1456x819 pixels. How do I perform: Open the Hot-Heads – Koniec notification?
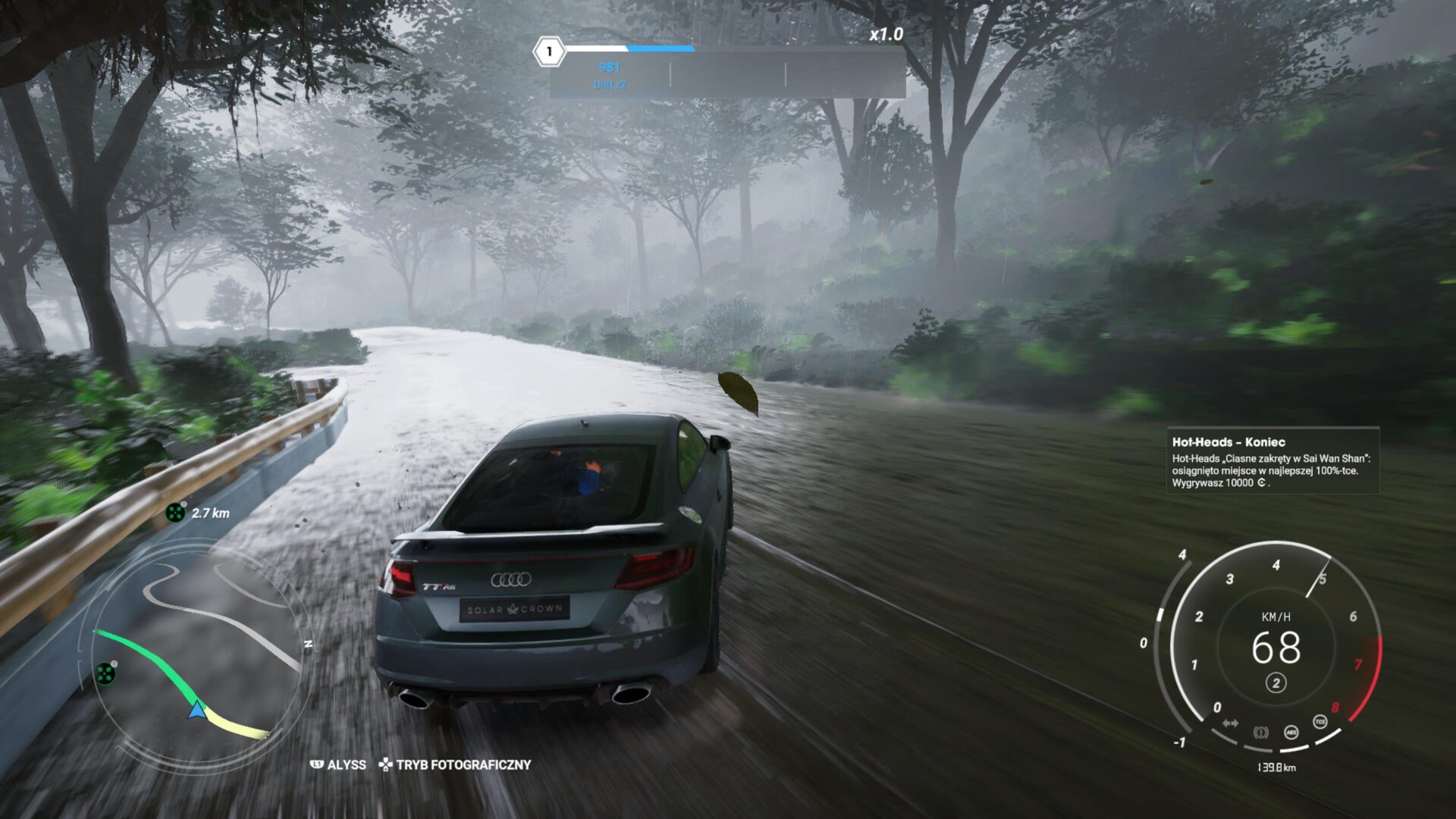1272,461
